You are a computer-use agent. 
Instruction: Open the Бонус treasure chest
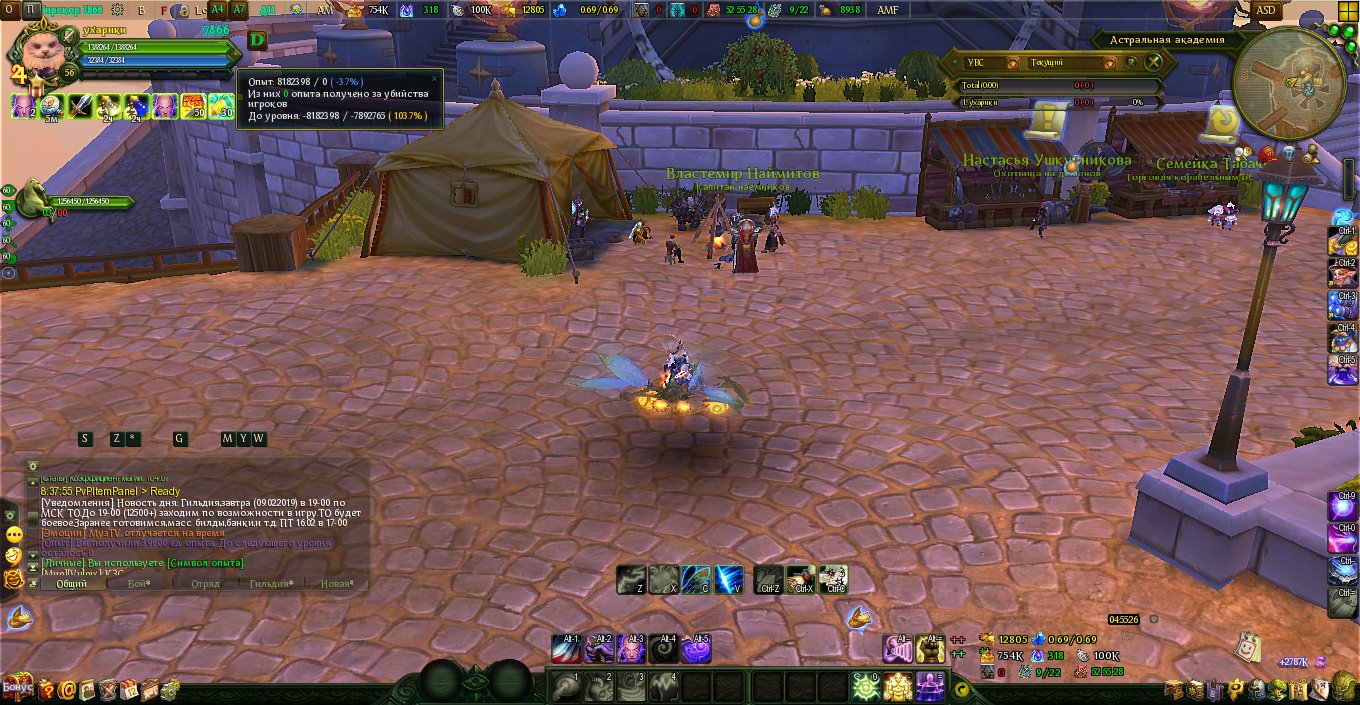point(17,687)
